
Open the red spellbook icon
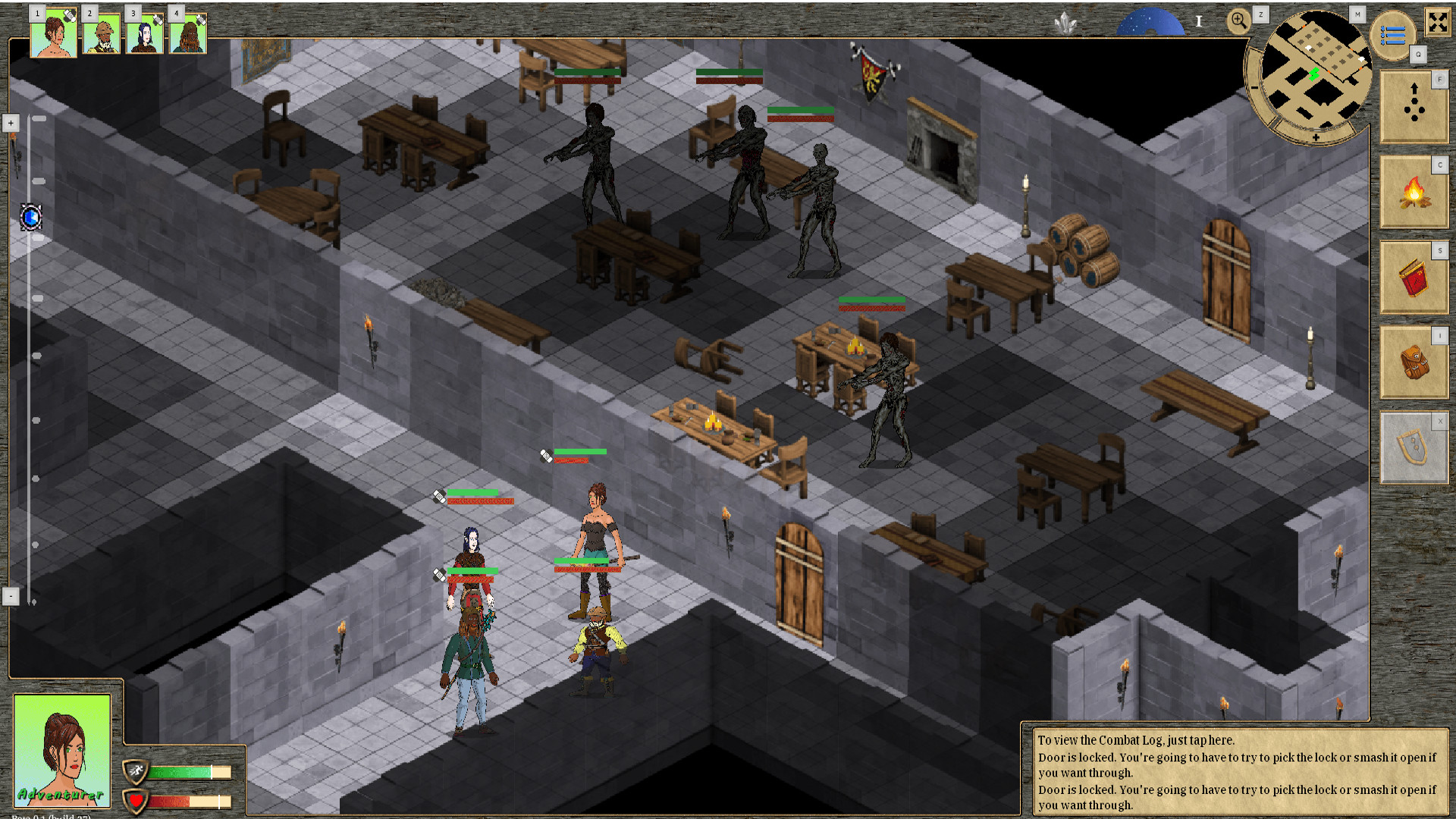click(1413, 278)
